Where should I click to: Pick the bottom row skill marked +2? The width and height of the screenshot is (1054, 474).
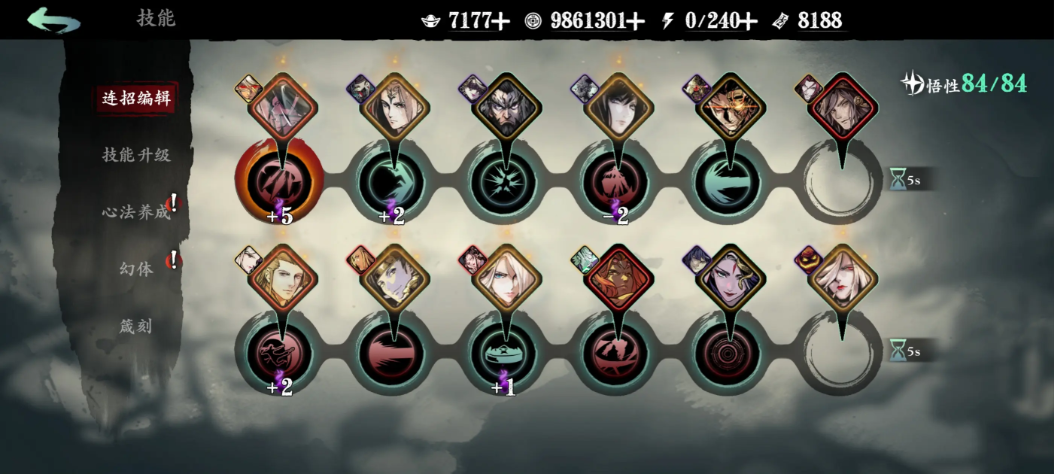280,353
